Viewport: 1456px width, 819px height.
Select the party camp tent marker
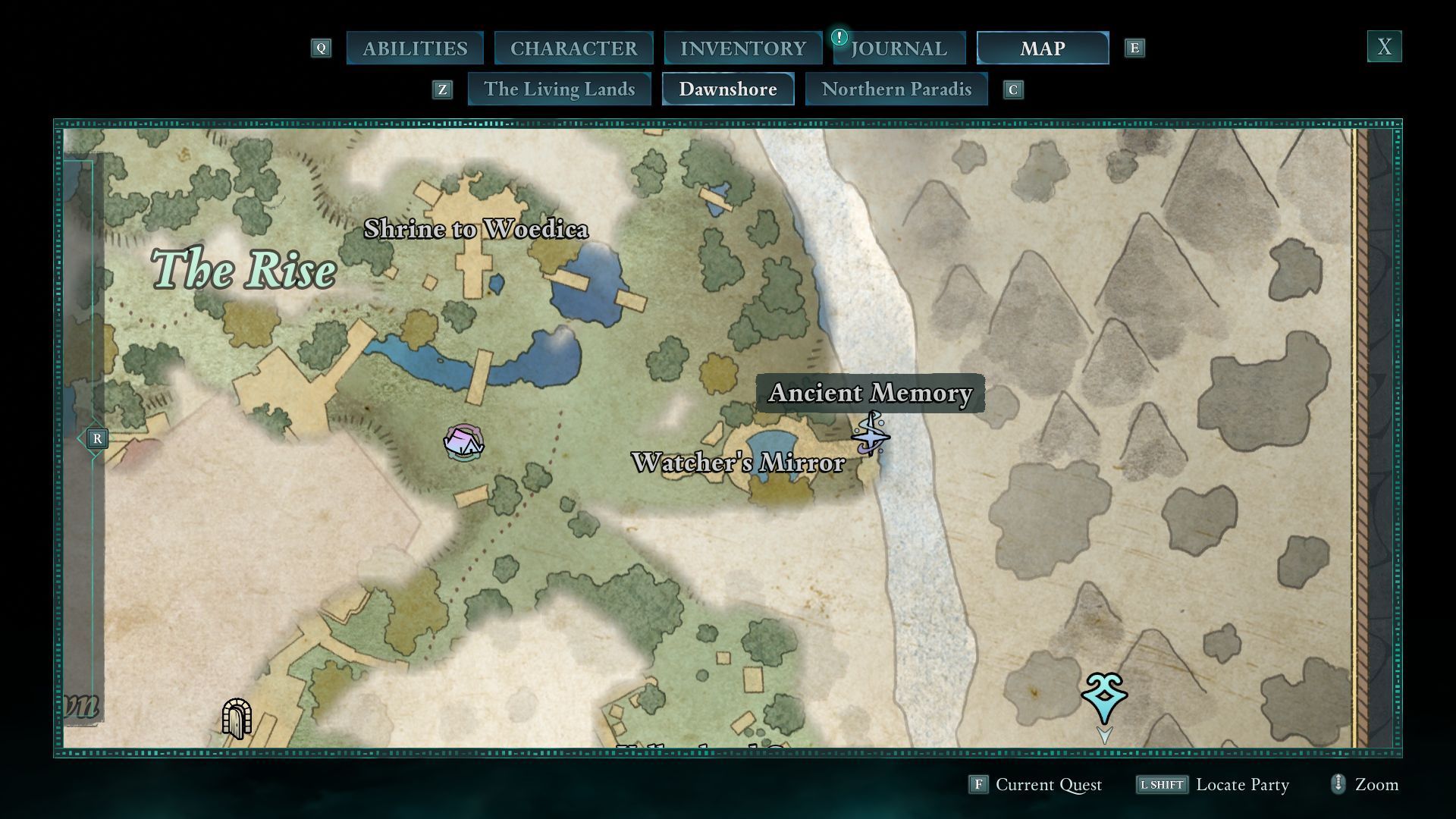tap(463, 442)
